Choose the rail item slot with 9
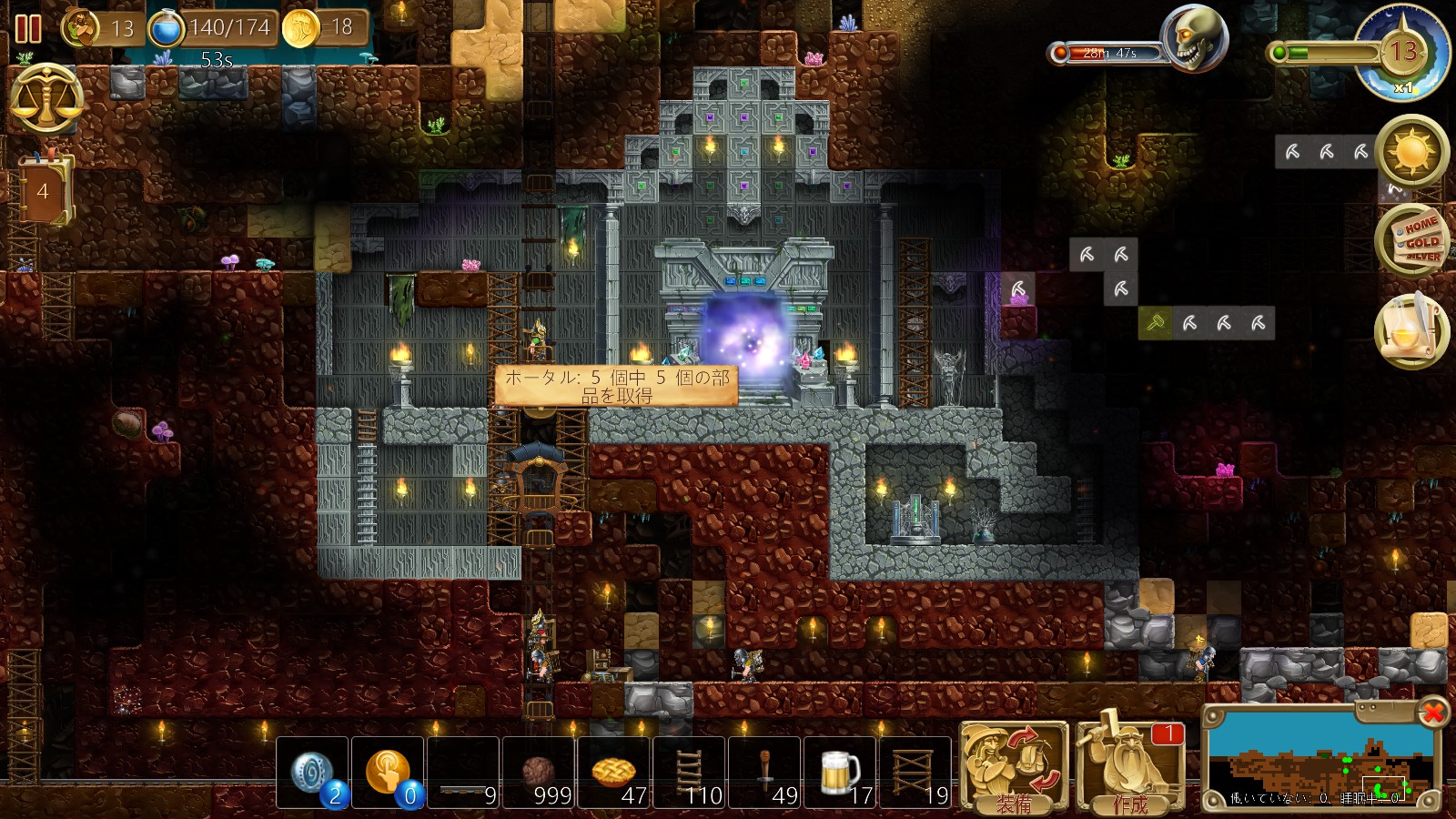Image resolution: width=1456 pixels, height=819 pixels. click(463, 773)
